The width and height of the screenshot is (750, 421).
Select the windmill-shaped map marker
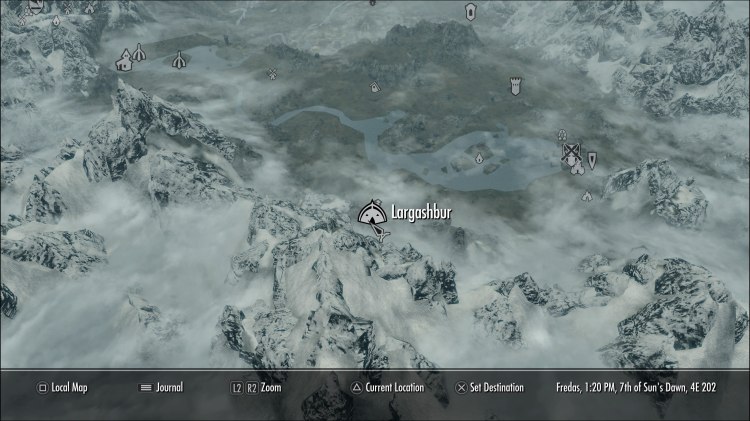pos(271,72)
